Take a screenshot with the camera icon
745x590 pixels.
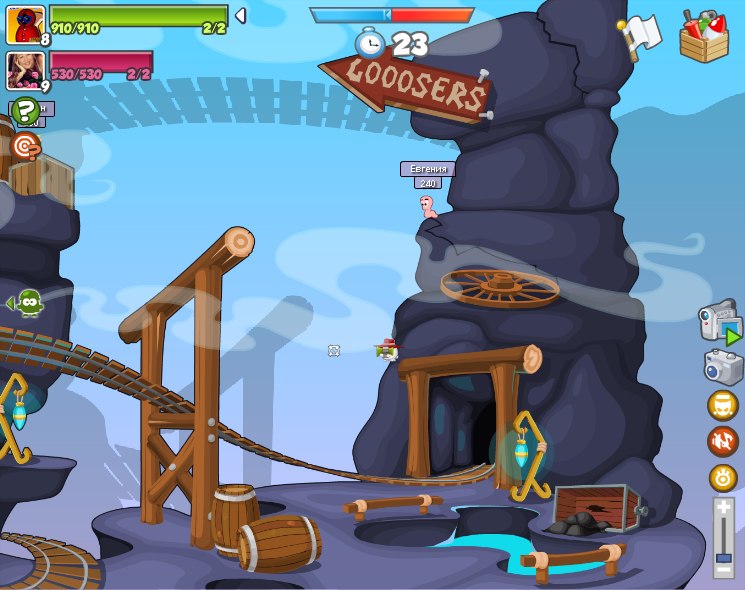coord(723,367)
